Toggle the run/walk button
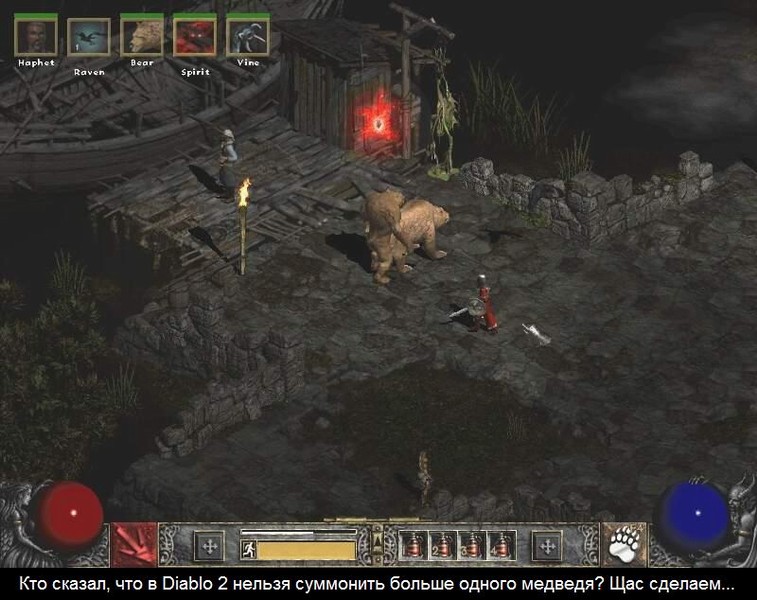Image resolution: width=757 pixels, height=600 pixels. point(248,549)
